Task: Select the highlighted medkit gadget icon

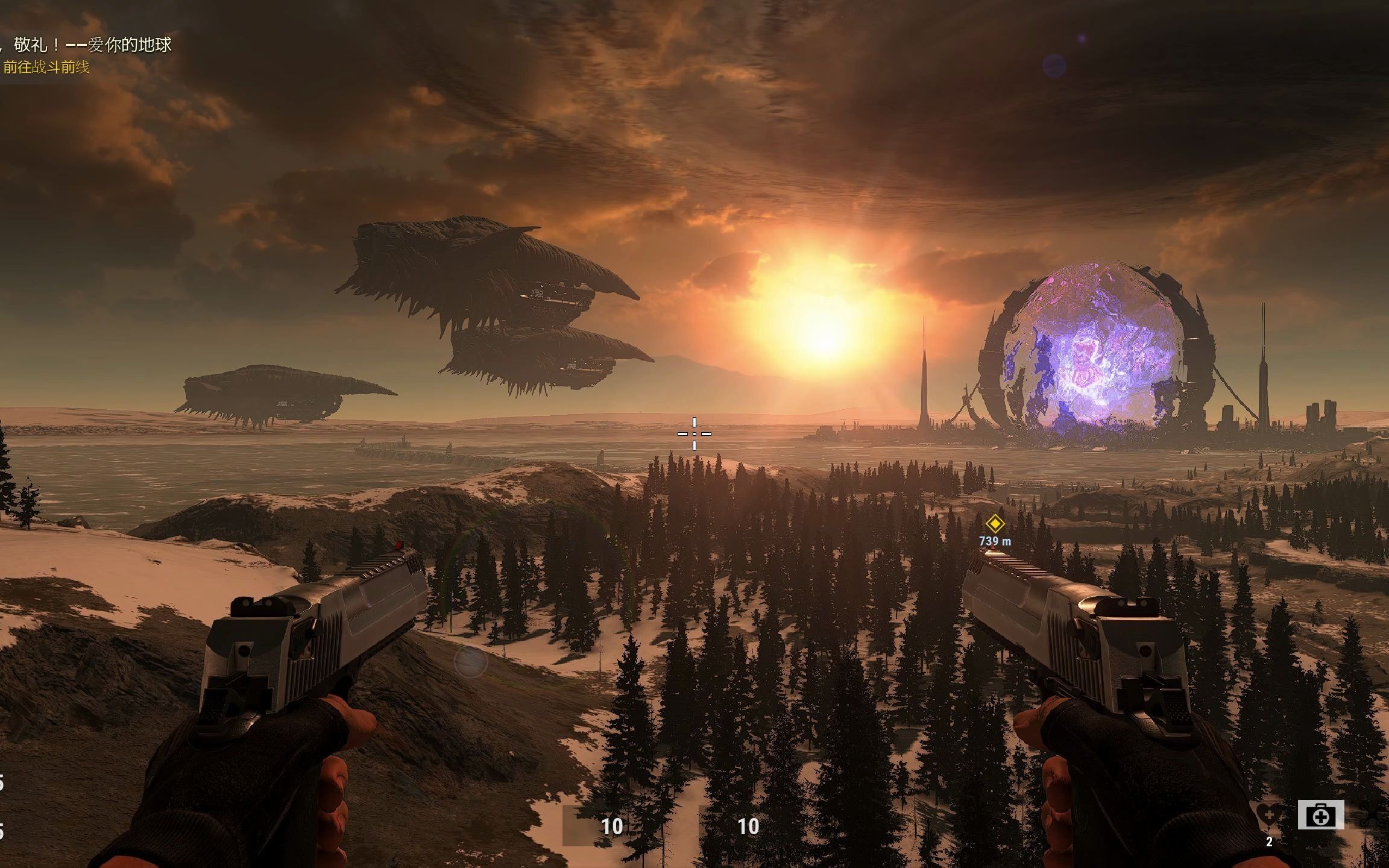Action: click(1320, 816)
